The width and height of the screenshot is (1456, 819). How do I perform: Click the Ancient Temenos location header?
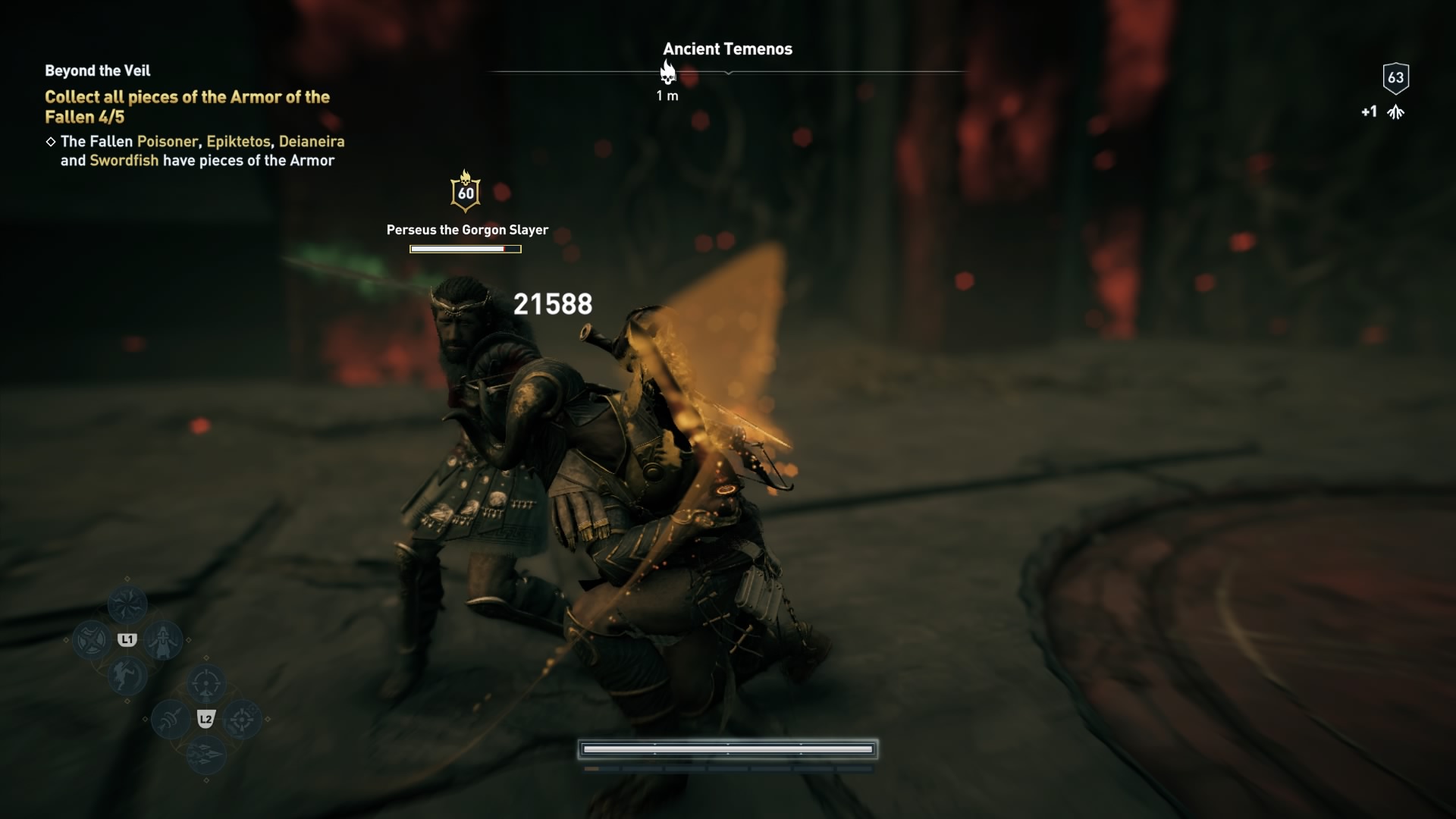728,49
